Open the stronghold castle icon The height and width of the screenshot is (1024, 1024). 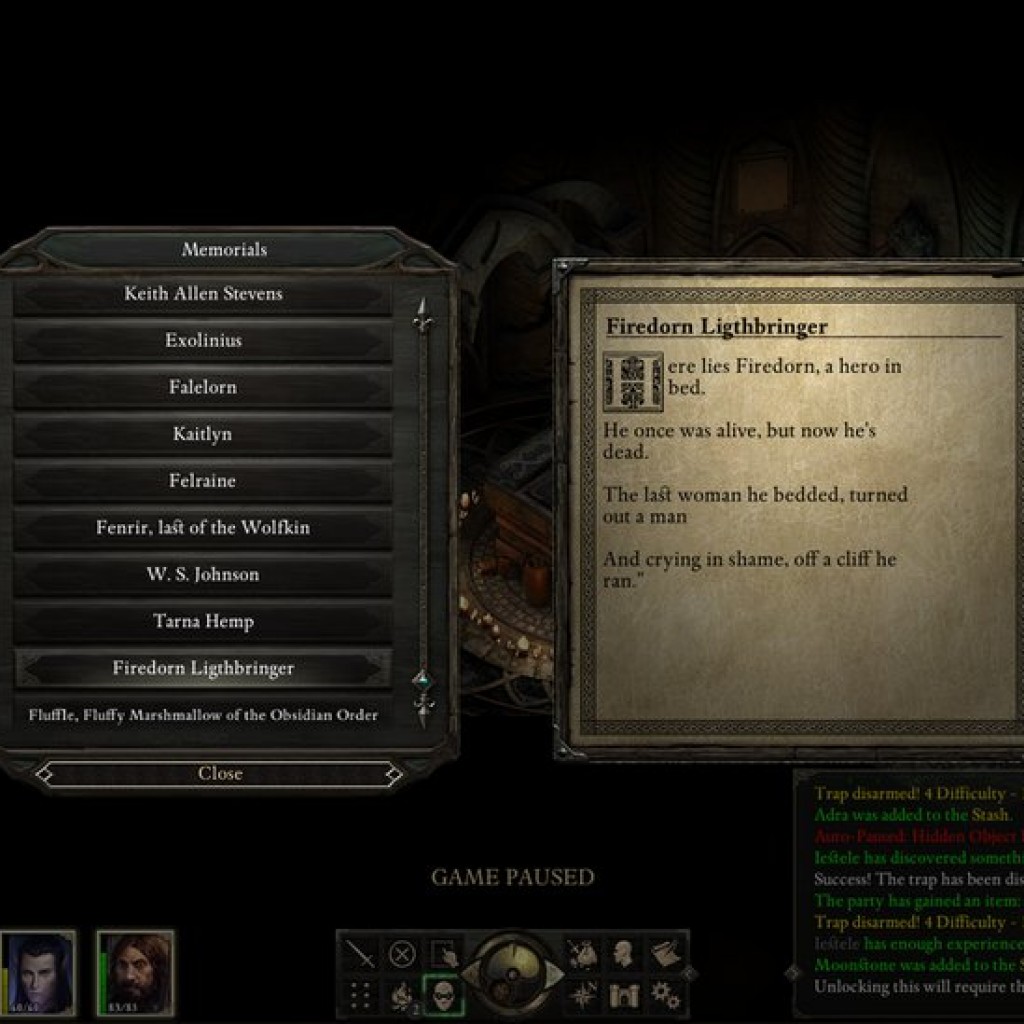pos(622,994)
